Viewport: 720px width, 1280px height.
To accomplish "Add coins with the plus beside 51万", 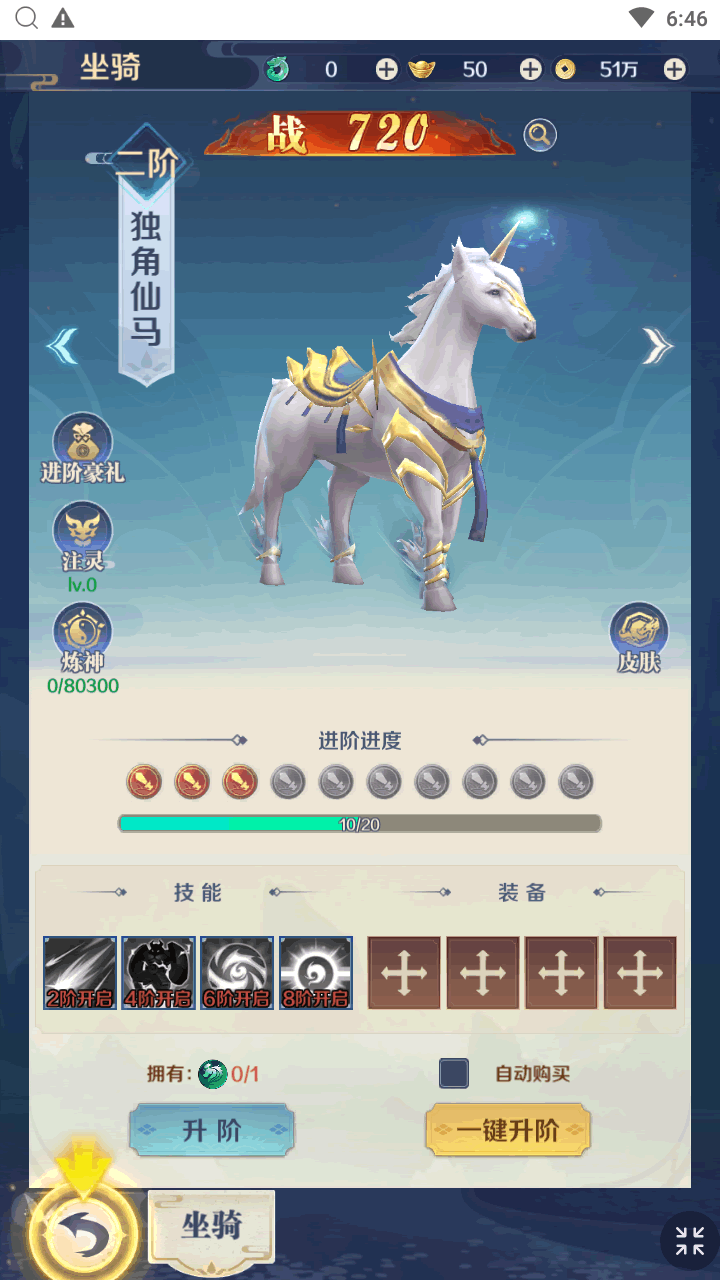I will click(675, 69).
